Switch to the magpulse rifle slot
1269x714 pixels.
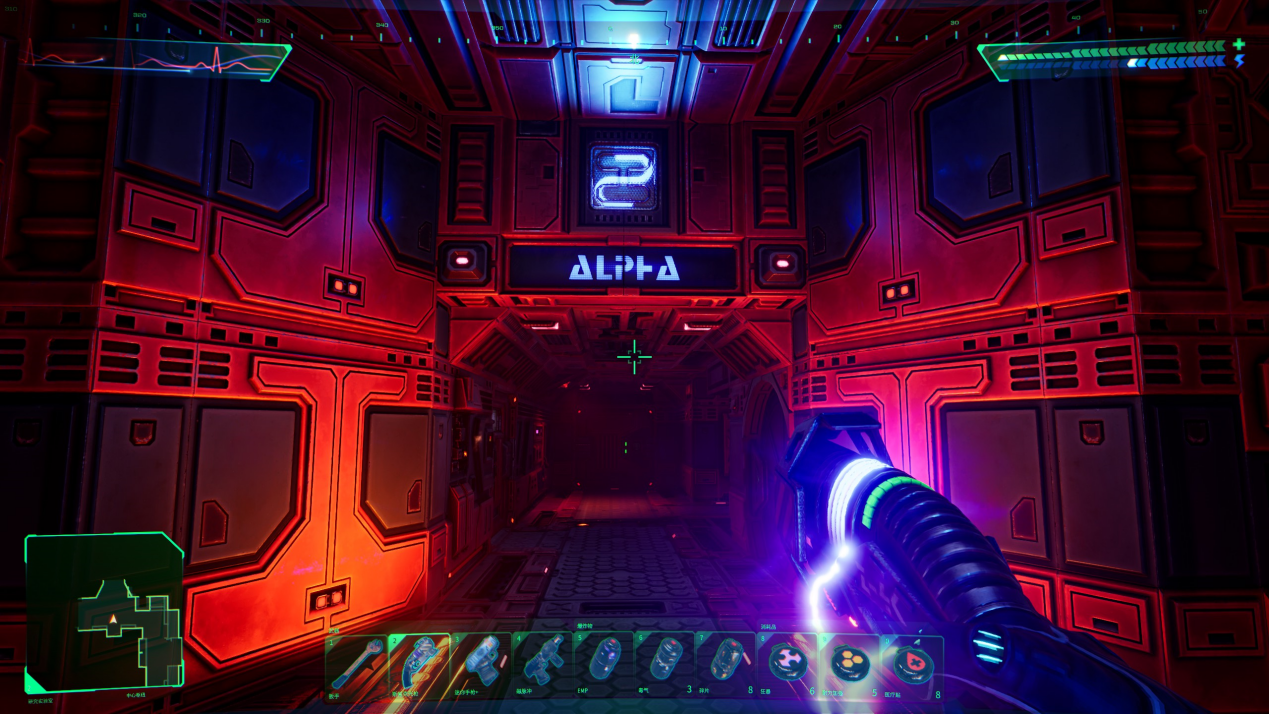[542, 664]
